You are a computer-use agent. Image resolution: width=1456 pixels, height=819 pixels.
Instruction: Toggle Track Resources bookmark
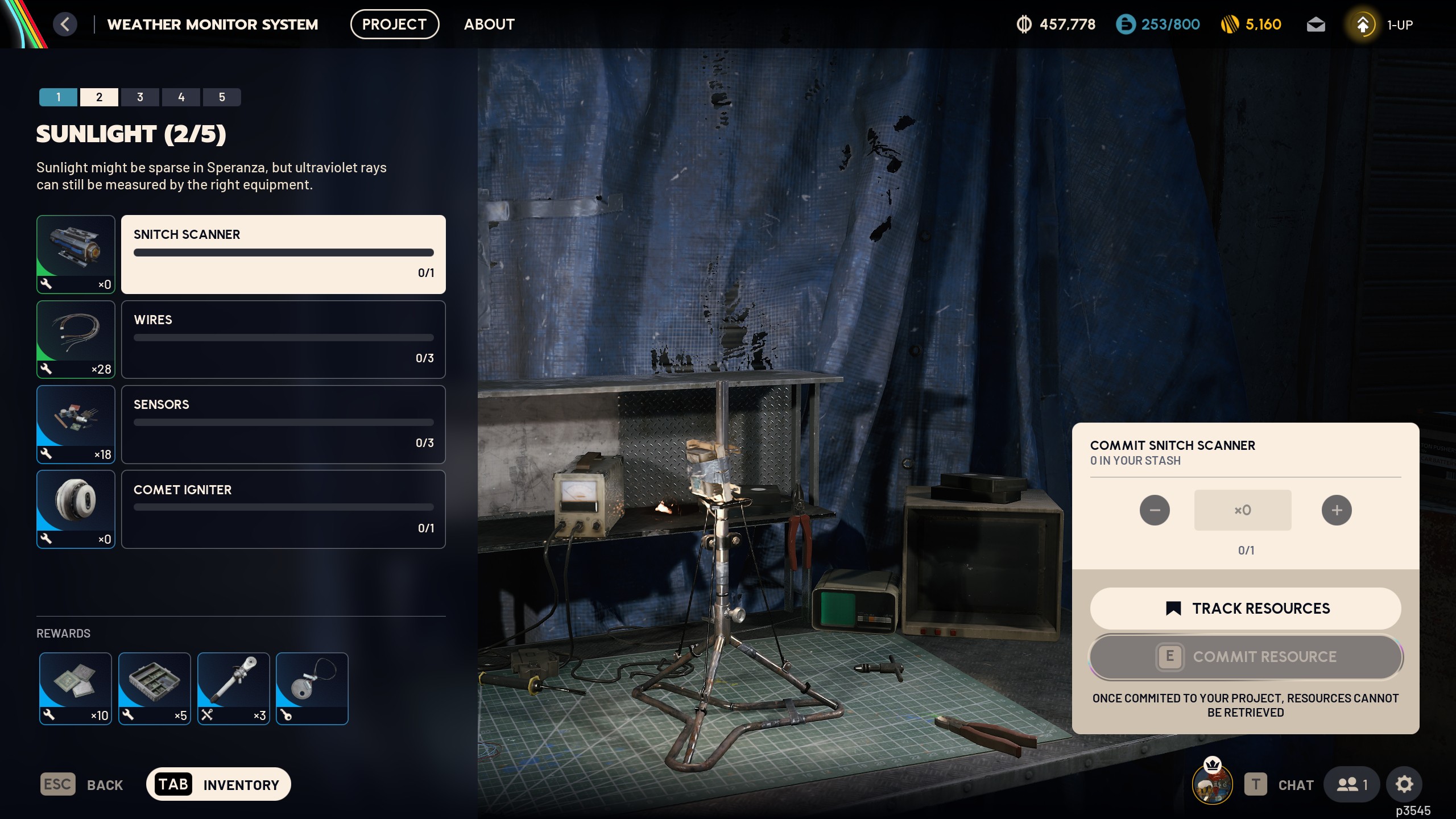pyautogui.click(x=1245, y=608)
